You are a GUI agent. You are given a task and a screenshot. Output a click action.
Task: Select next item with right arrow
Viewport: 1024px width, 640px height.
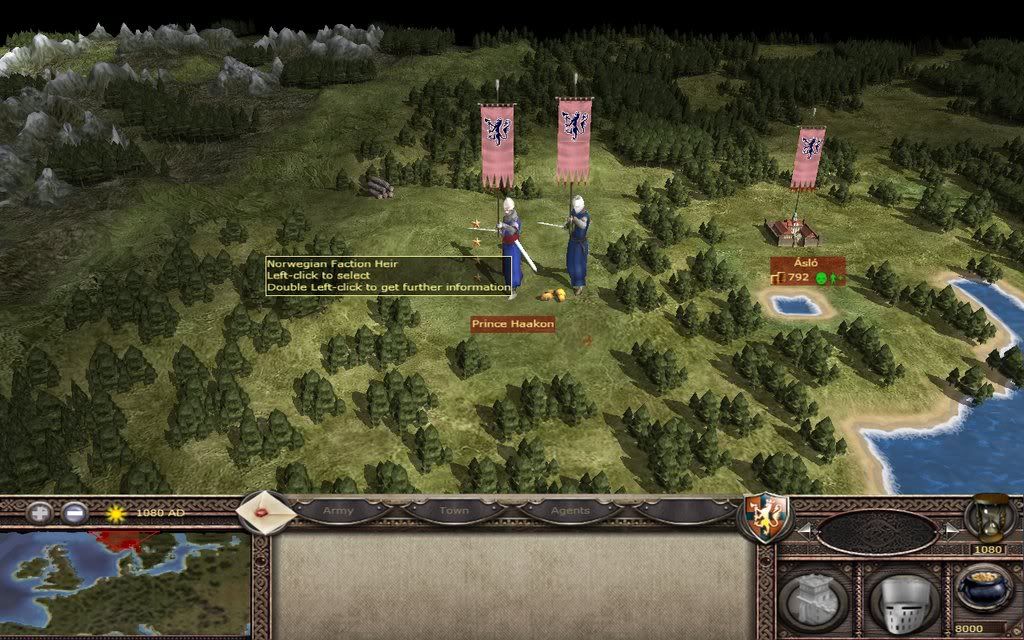tap(951, 528)
